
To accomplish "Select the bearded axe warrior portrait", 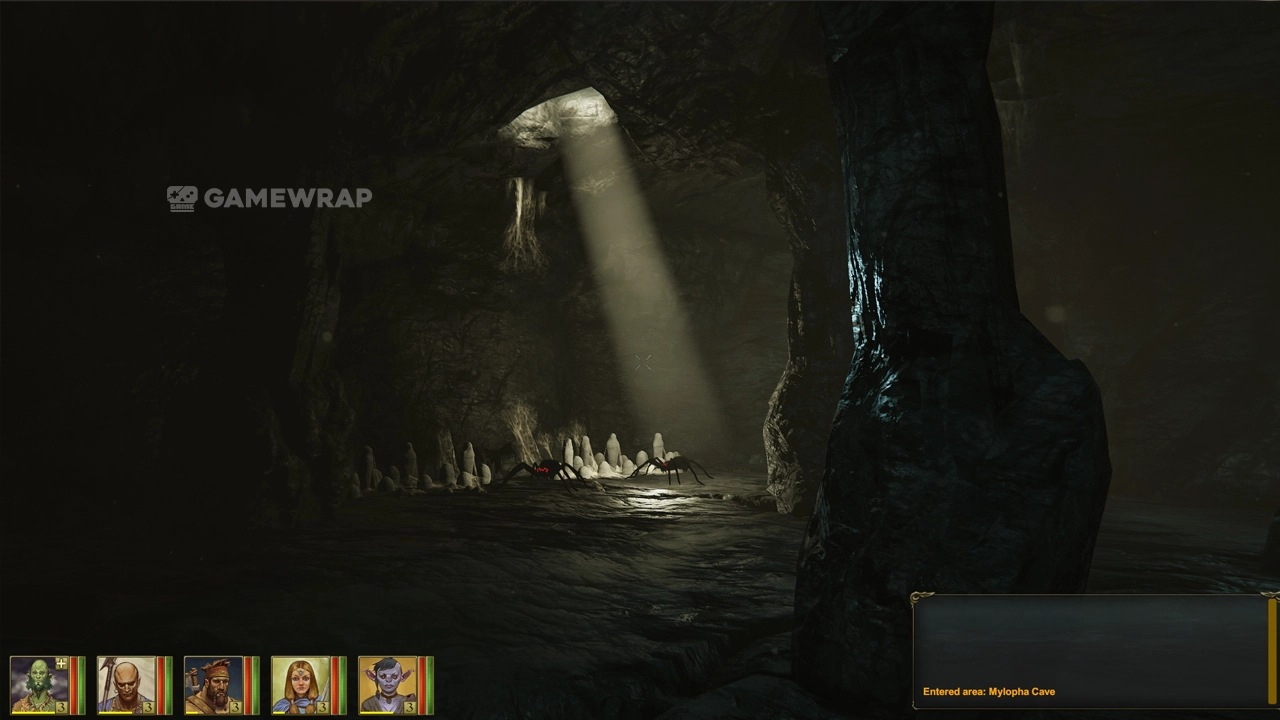I will click(x=212, y=685).
